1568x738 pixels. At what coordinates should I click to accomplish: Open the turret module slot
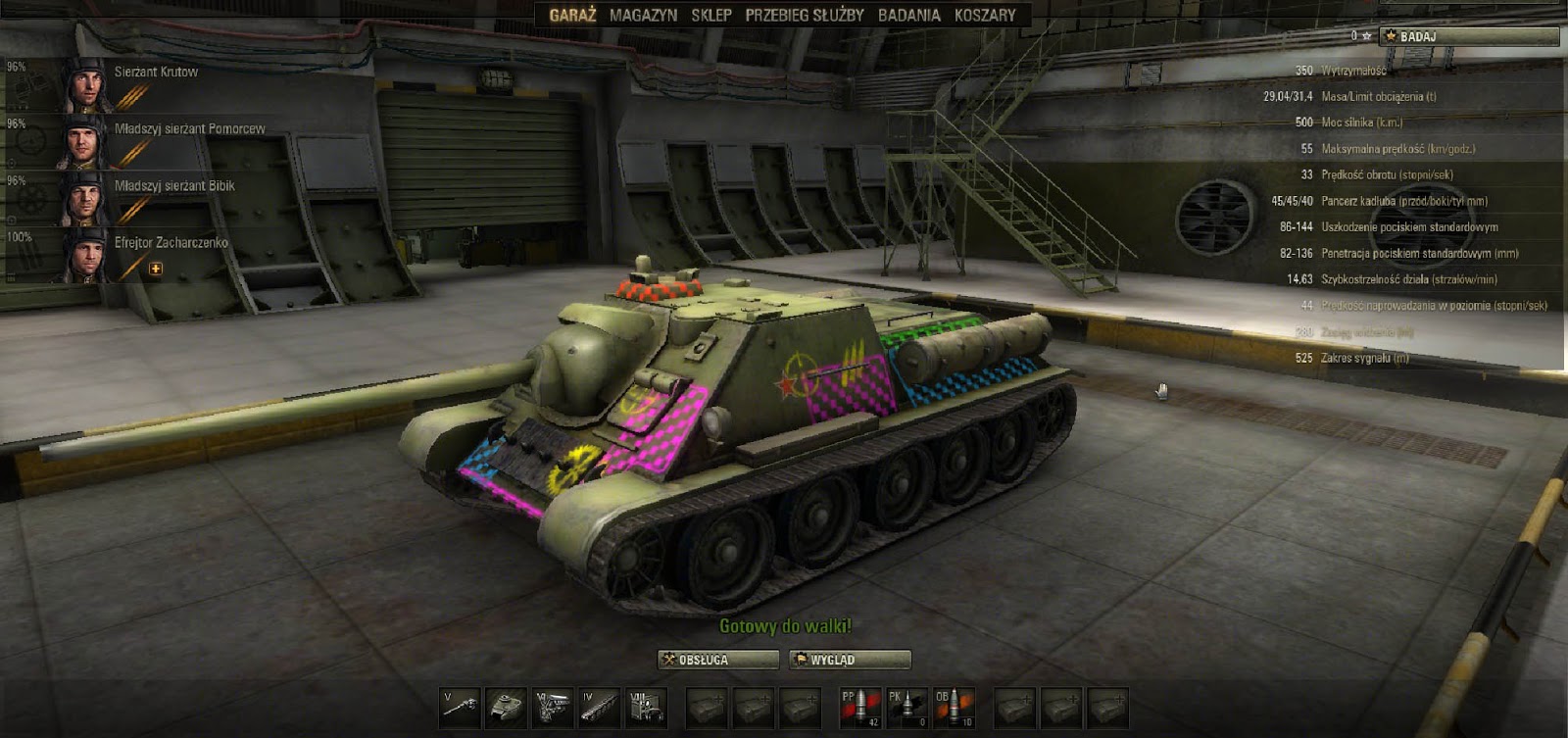point(506,706)
